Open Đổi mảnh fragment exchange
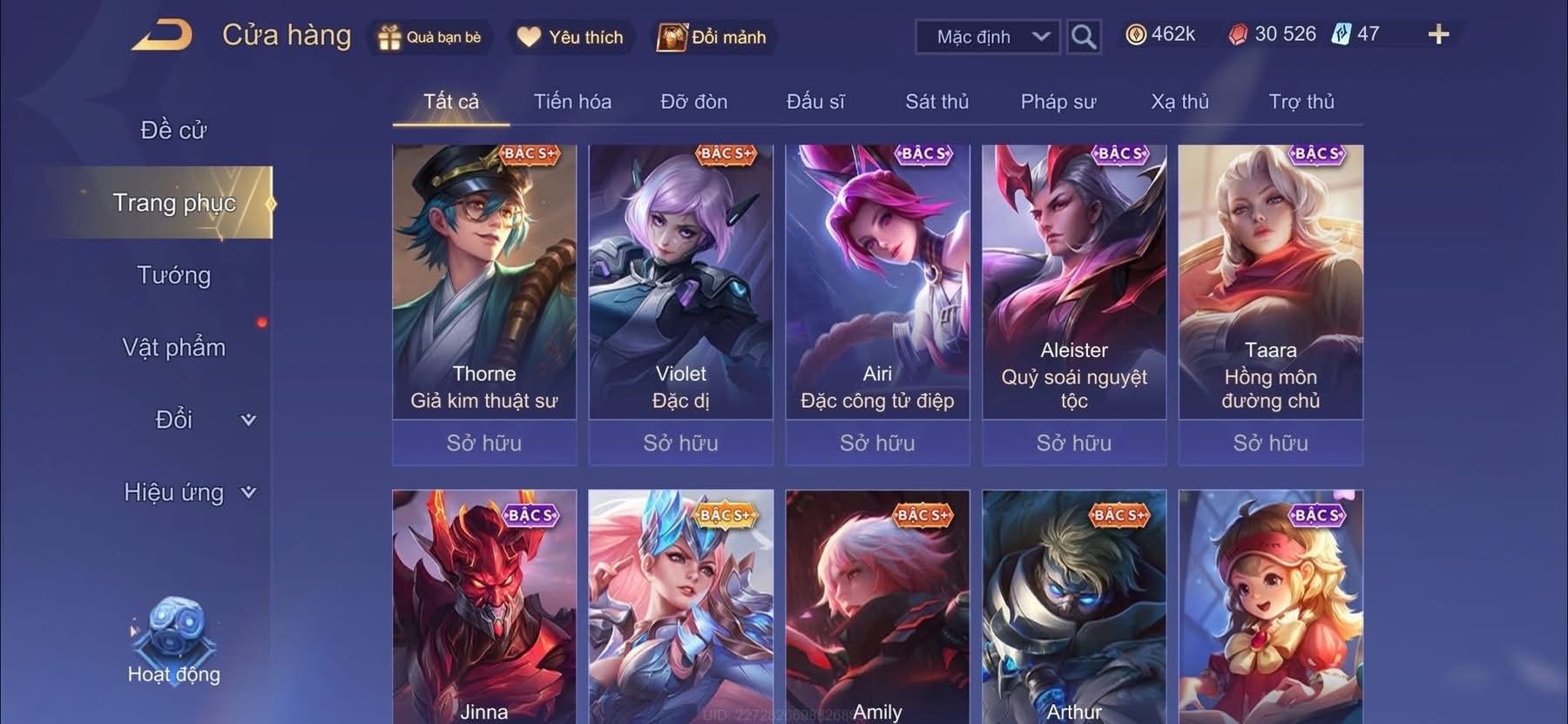 pos(713,37)
